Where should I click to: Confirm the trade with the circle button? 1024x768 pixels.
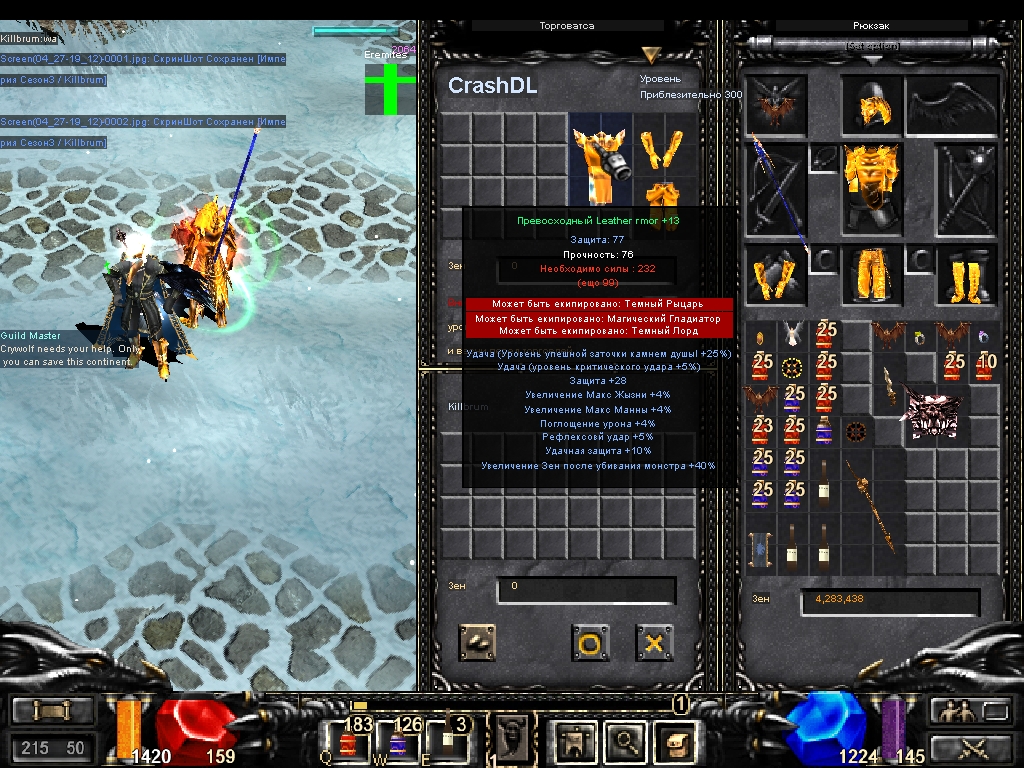590,643
